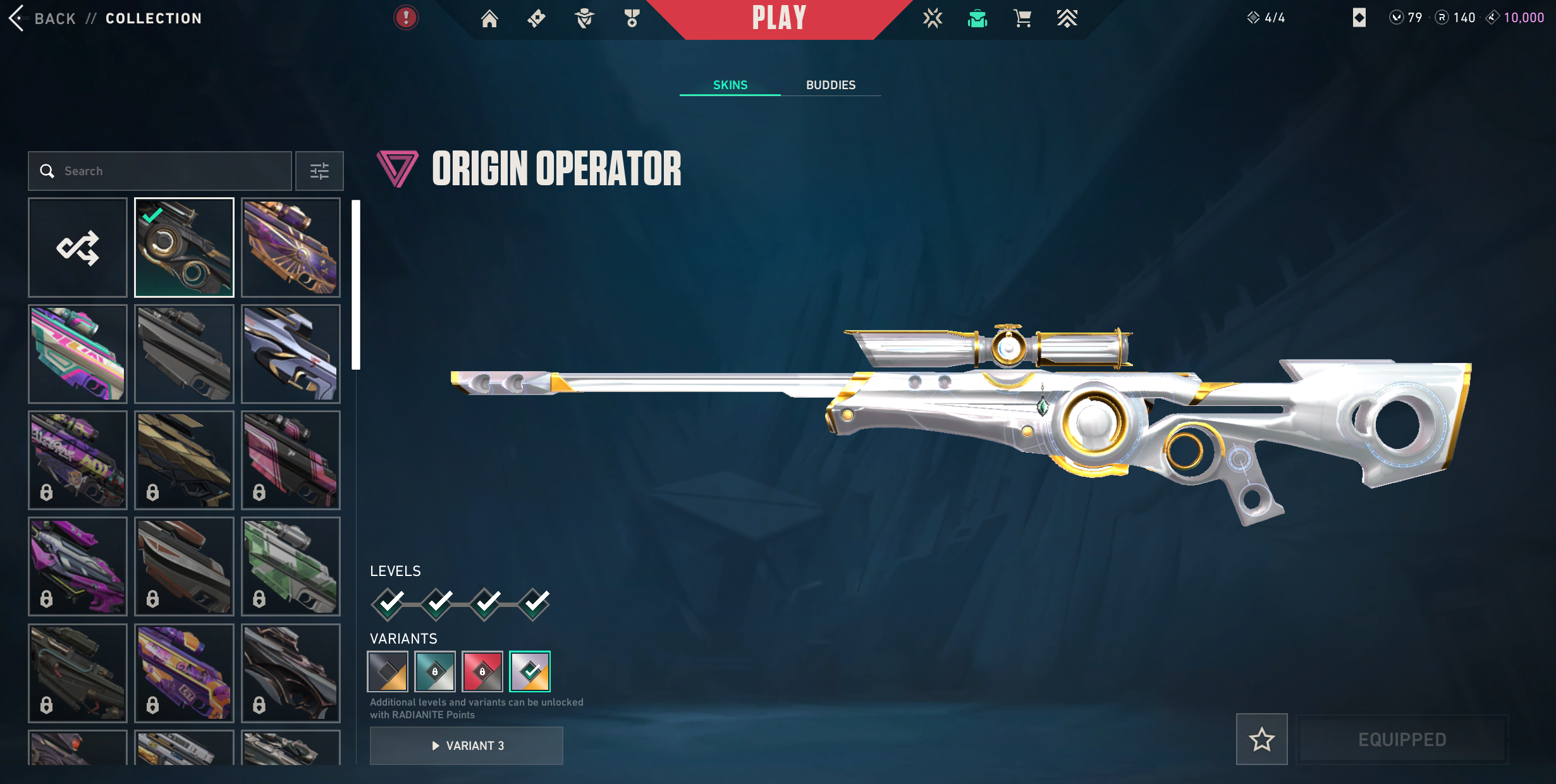1556x784 pixels.
Task: Open the store shopping cart icon
Action: pyautogui.click(x=1022, y=18)
